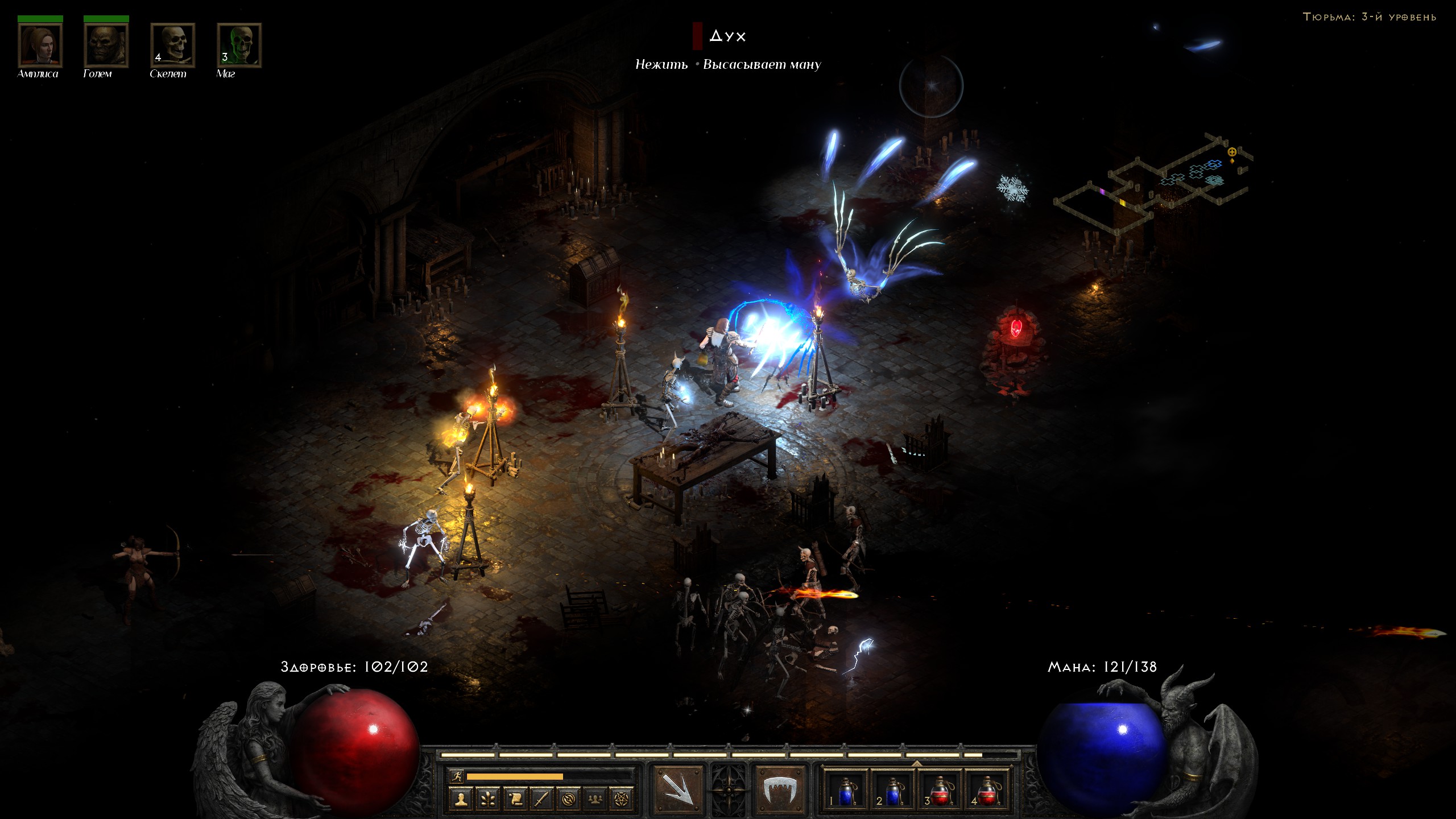Use the mana potion in belt slot 1
Image resolution: width=1456 pixels, height=819 pixels.
[846, 790]
